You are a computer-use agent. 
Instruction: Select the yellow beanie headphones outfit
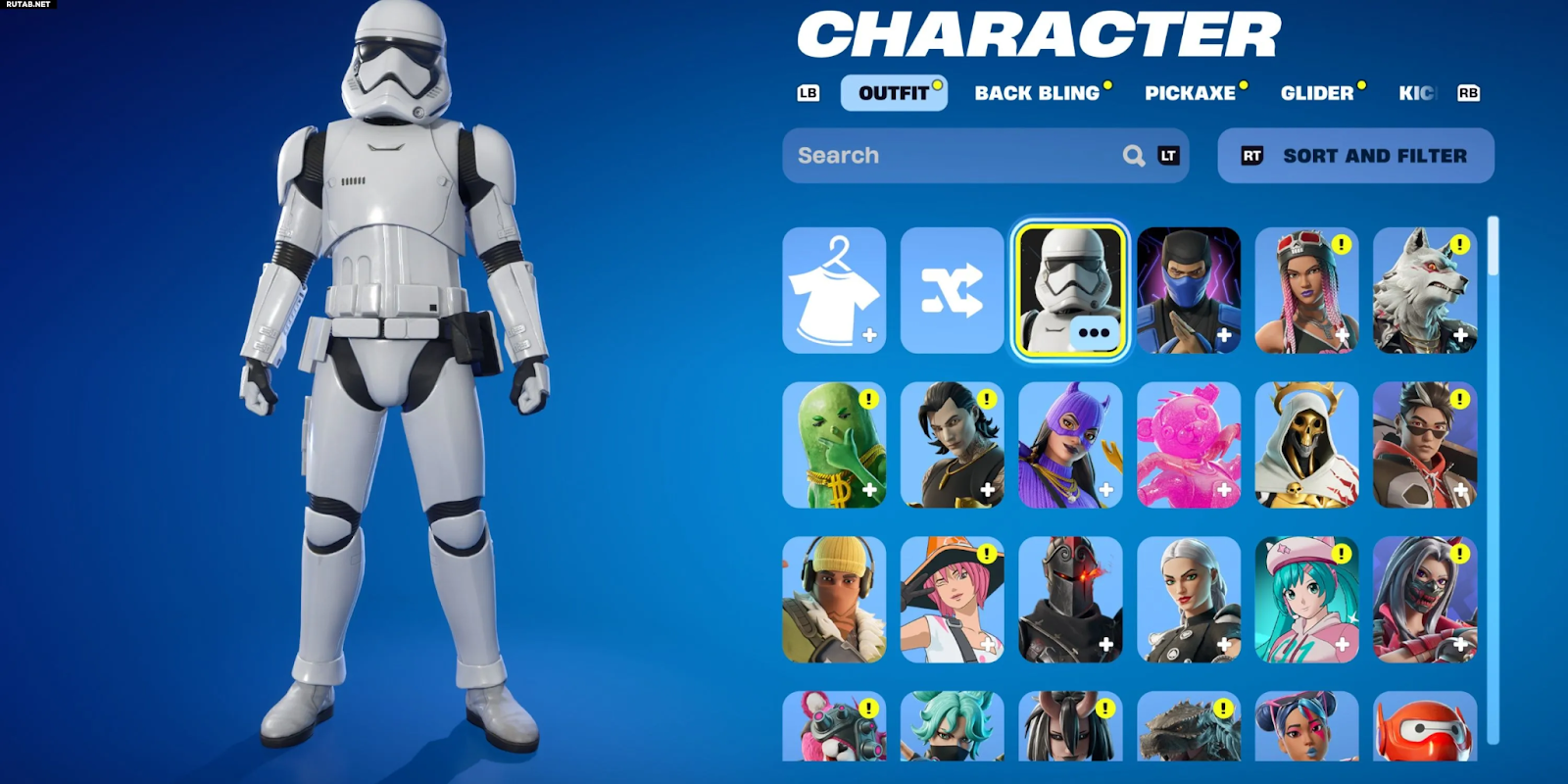pos(834,599)
